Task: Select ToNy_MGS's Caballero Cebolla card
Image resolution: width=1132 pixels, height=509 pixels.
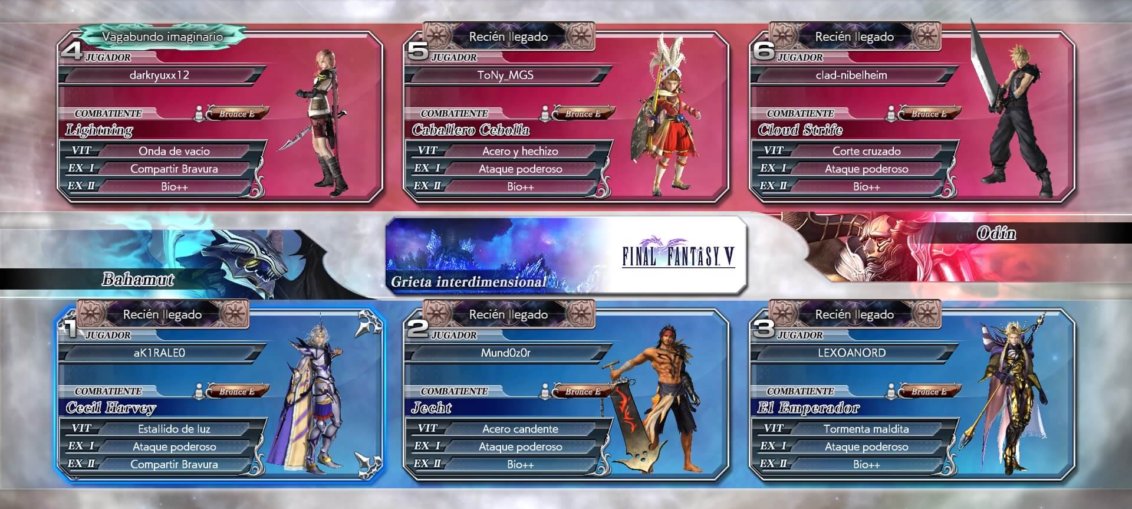Action: pos(565,115)
